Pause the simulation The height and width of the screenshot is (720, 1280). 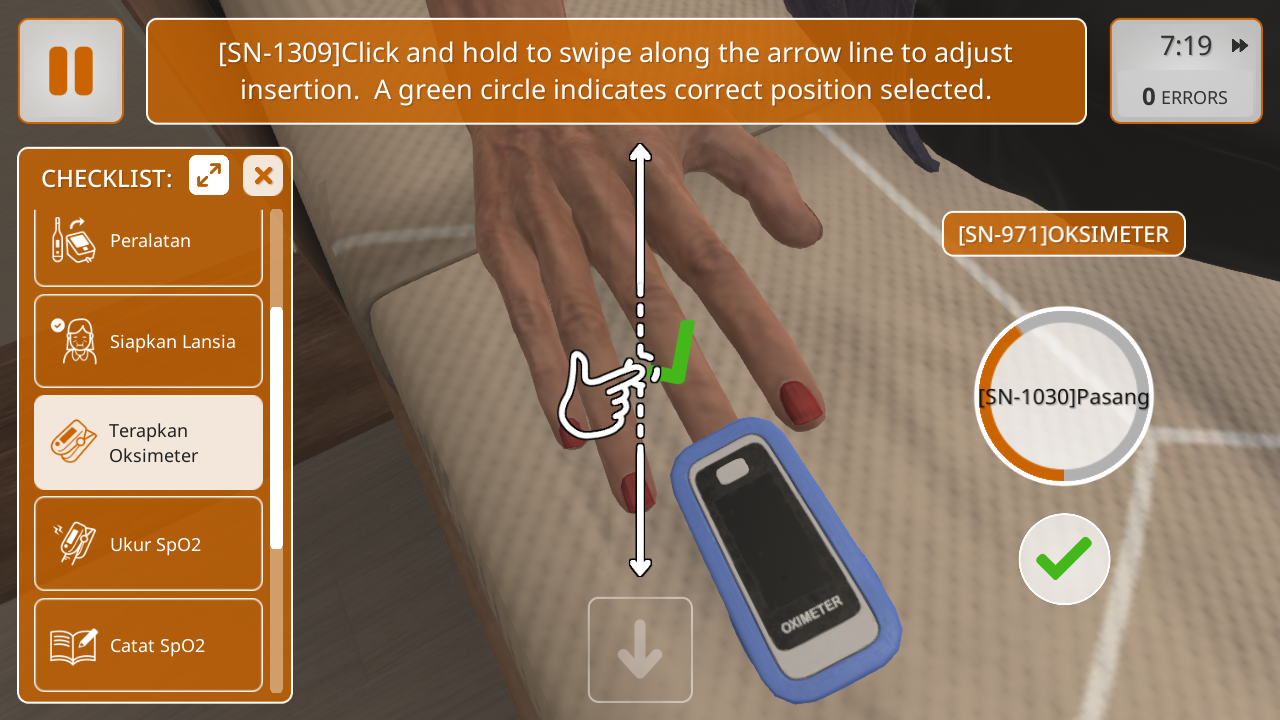click(x=70, y=71)
